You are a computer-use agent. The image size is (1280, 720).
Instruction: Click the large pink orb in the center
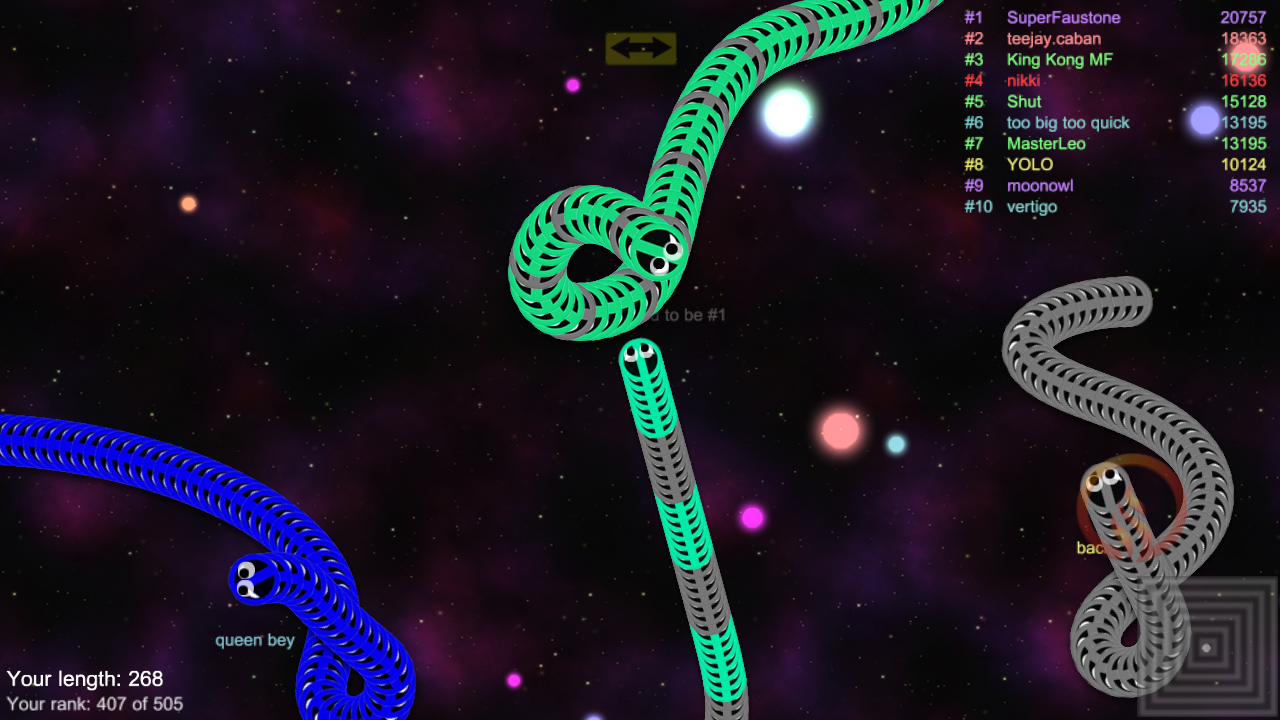click(838, 428)
